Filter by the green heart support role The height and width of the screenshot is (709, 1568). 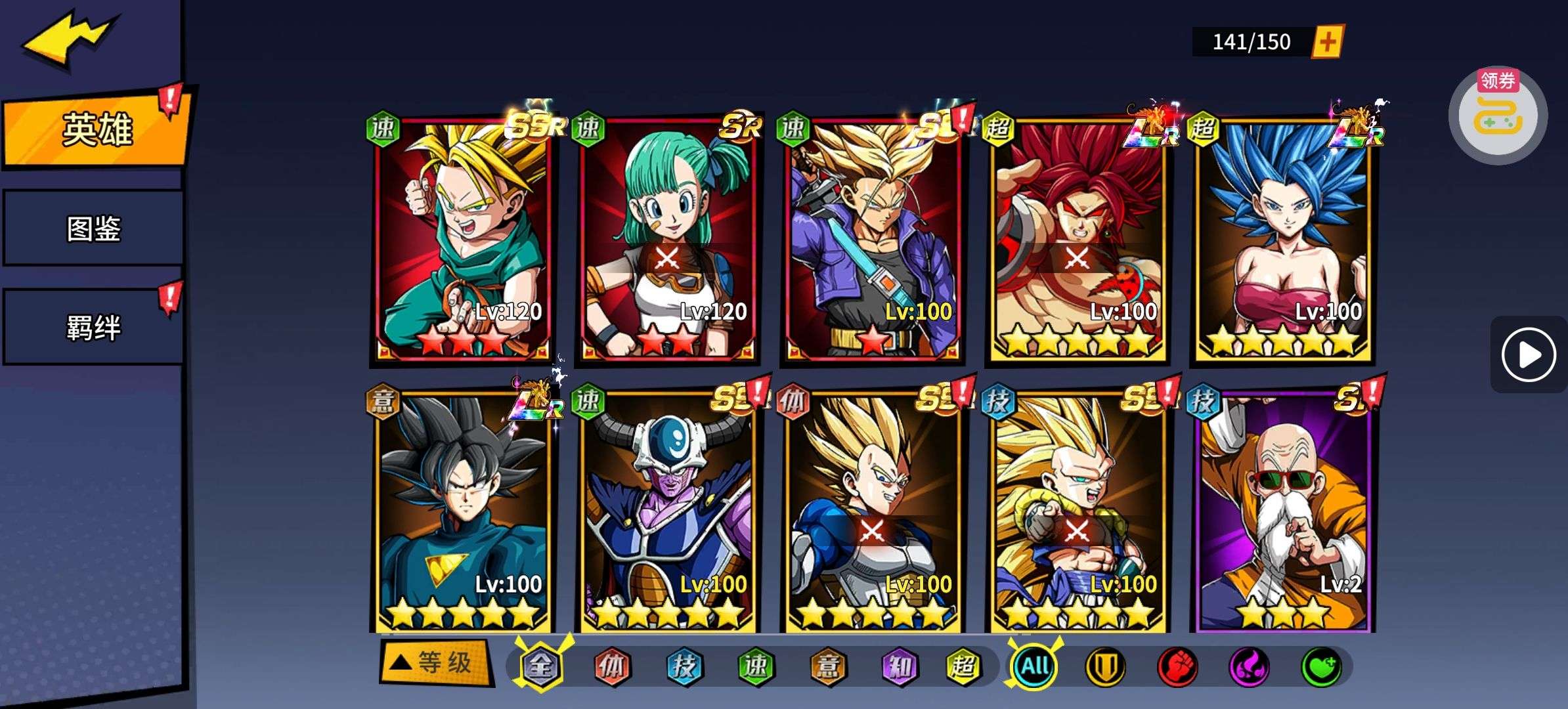[1321, 666]
